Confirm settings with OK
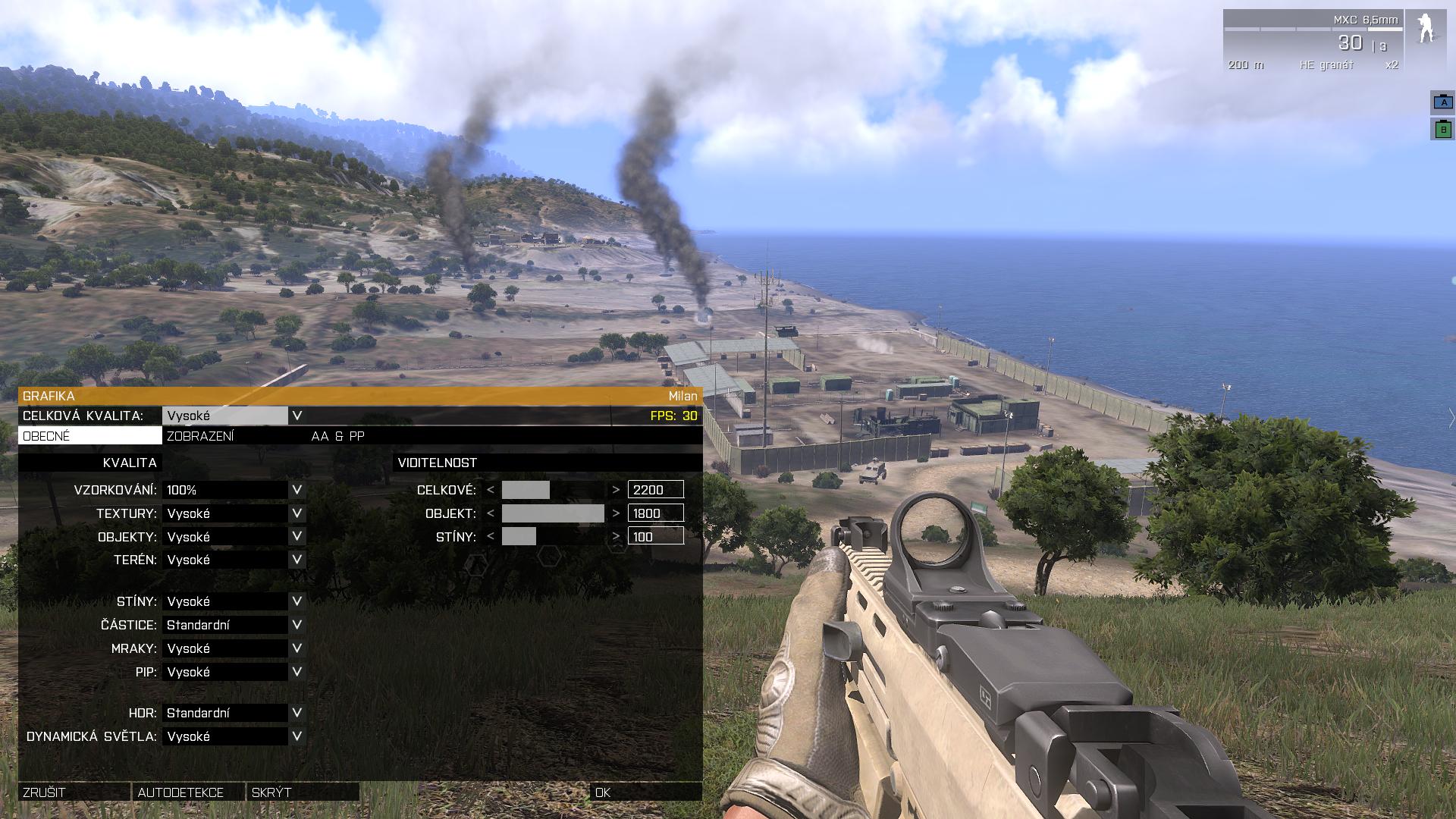The height and width of the screenshot is (819, 1456). click(645, 792)
